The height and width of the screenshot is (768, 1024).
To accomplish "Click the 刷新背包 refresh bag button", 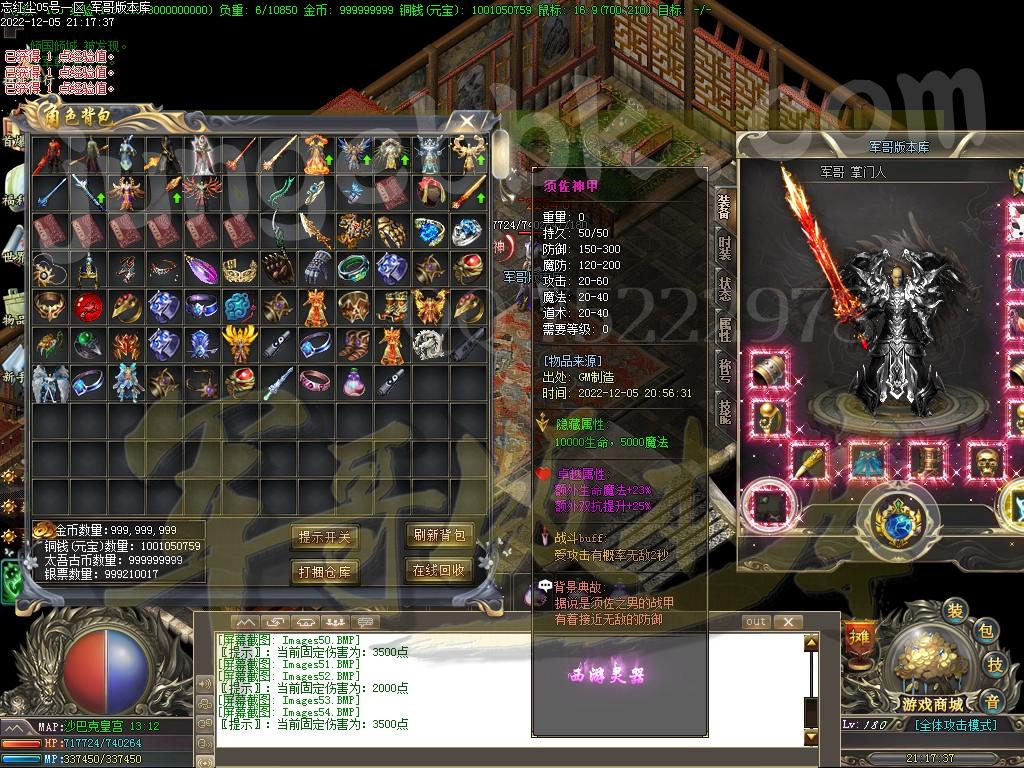I will click(439, 536).
